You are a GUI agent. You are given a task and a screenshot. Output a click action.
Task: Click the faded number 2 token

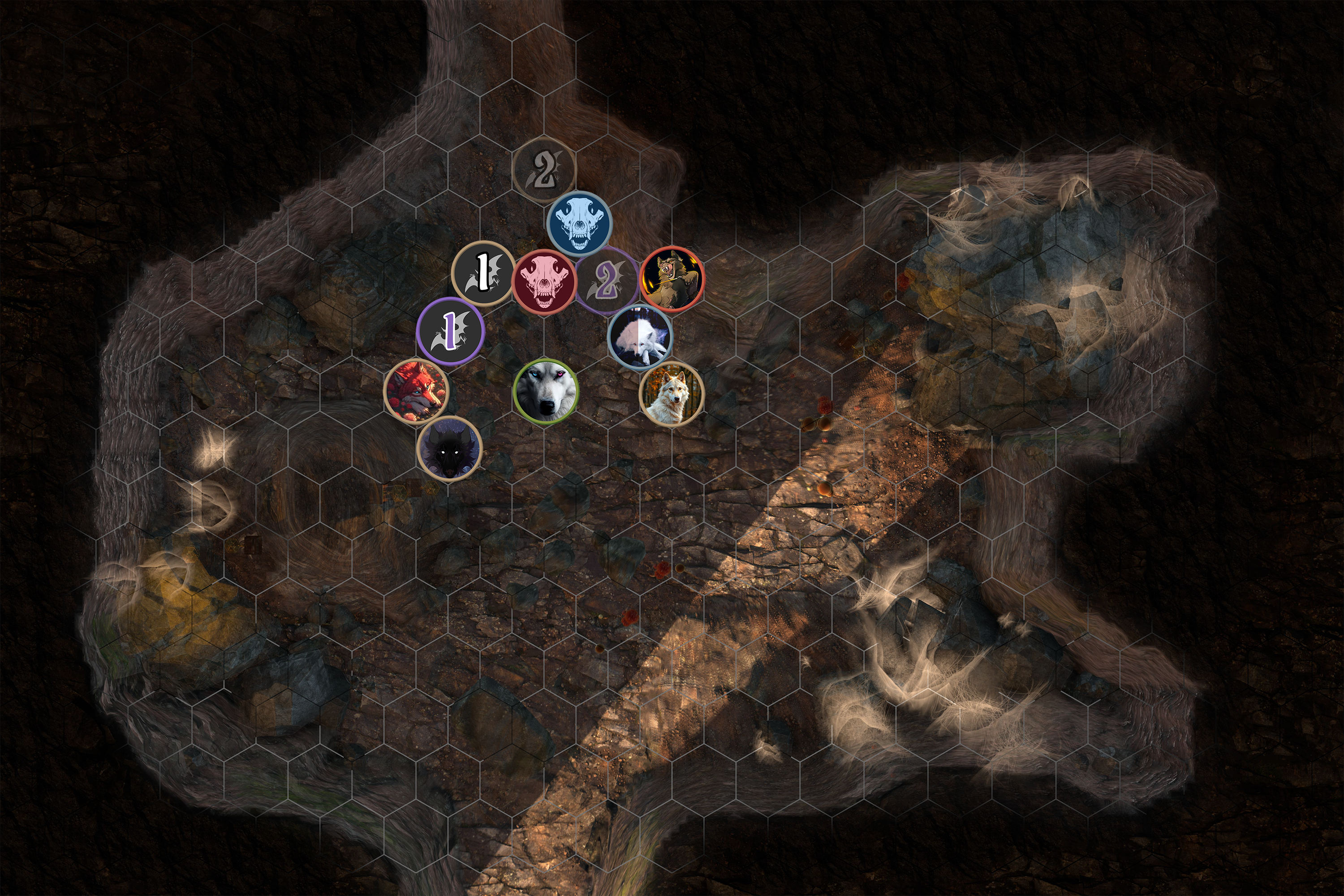pyautogui.click(x=543, y=168)
